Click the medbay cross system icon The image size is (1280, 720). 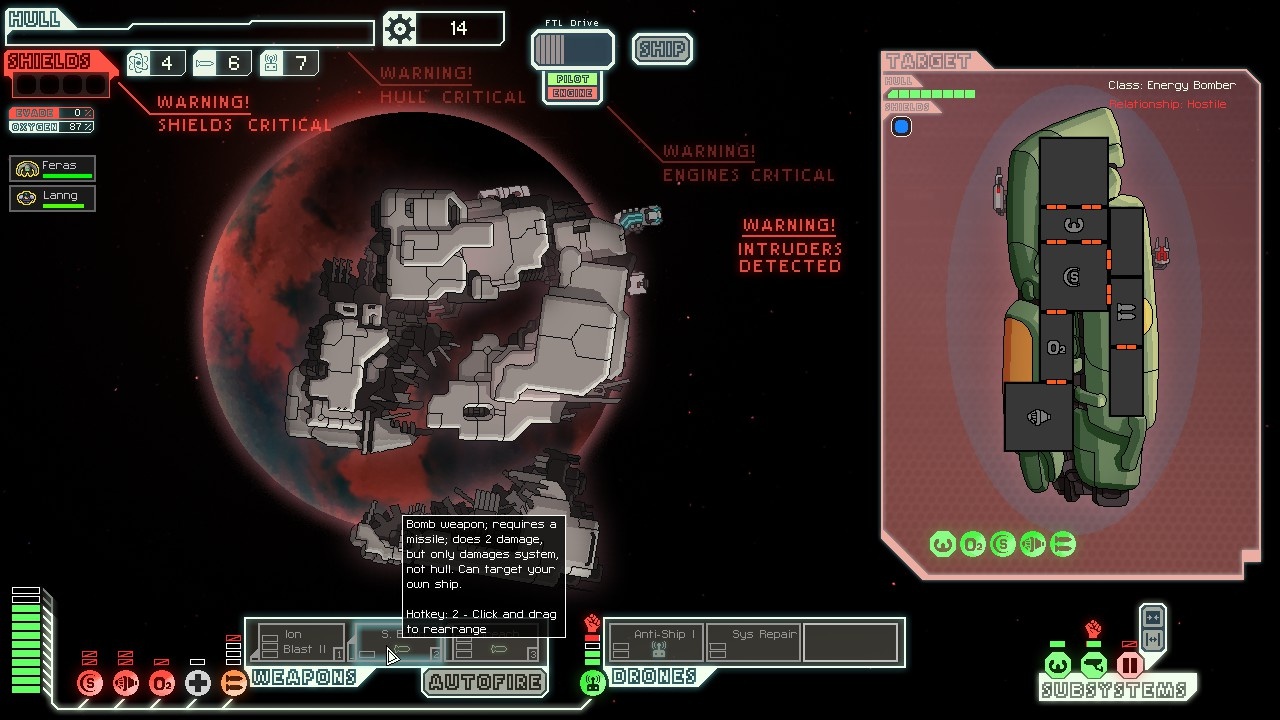(198, 684)
